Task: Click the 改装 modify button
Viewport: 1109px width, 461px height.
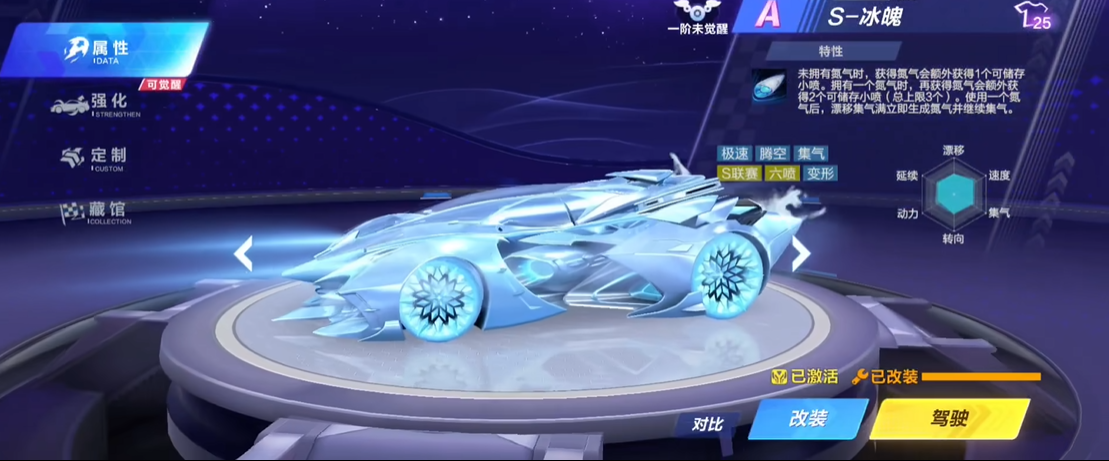Action: (x=807, y=419)
